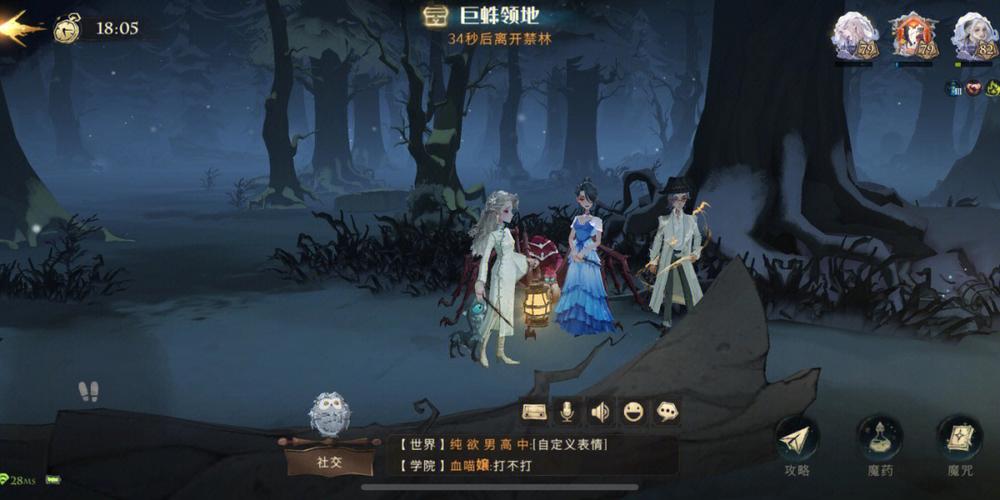Screen dimensions: 1000x500
Task: Open the 魔药 potions menu
Action: click(x=879, y=441)
